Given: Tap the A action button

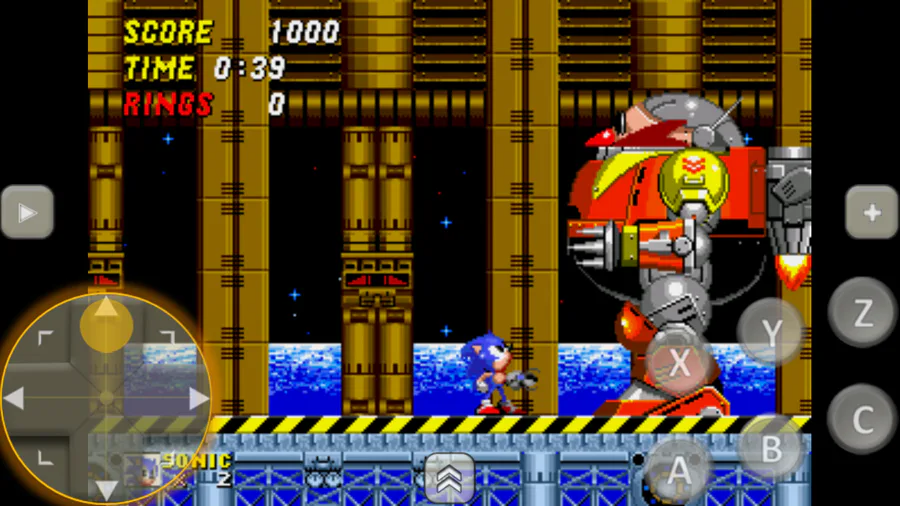Looking at the screenshot, I should [678, 467].
